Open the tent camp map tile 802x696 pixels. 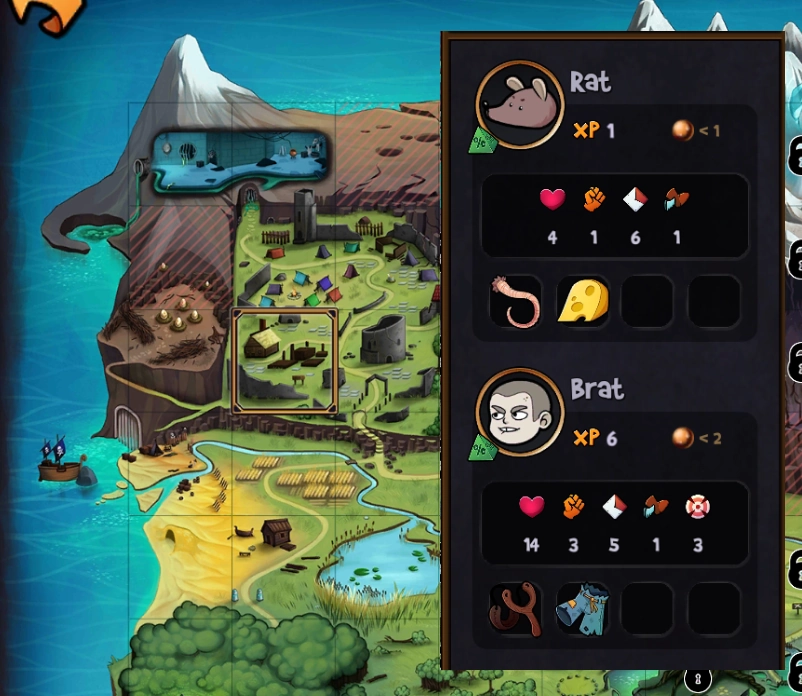tap(300, 270)
